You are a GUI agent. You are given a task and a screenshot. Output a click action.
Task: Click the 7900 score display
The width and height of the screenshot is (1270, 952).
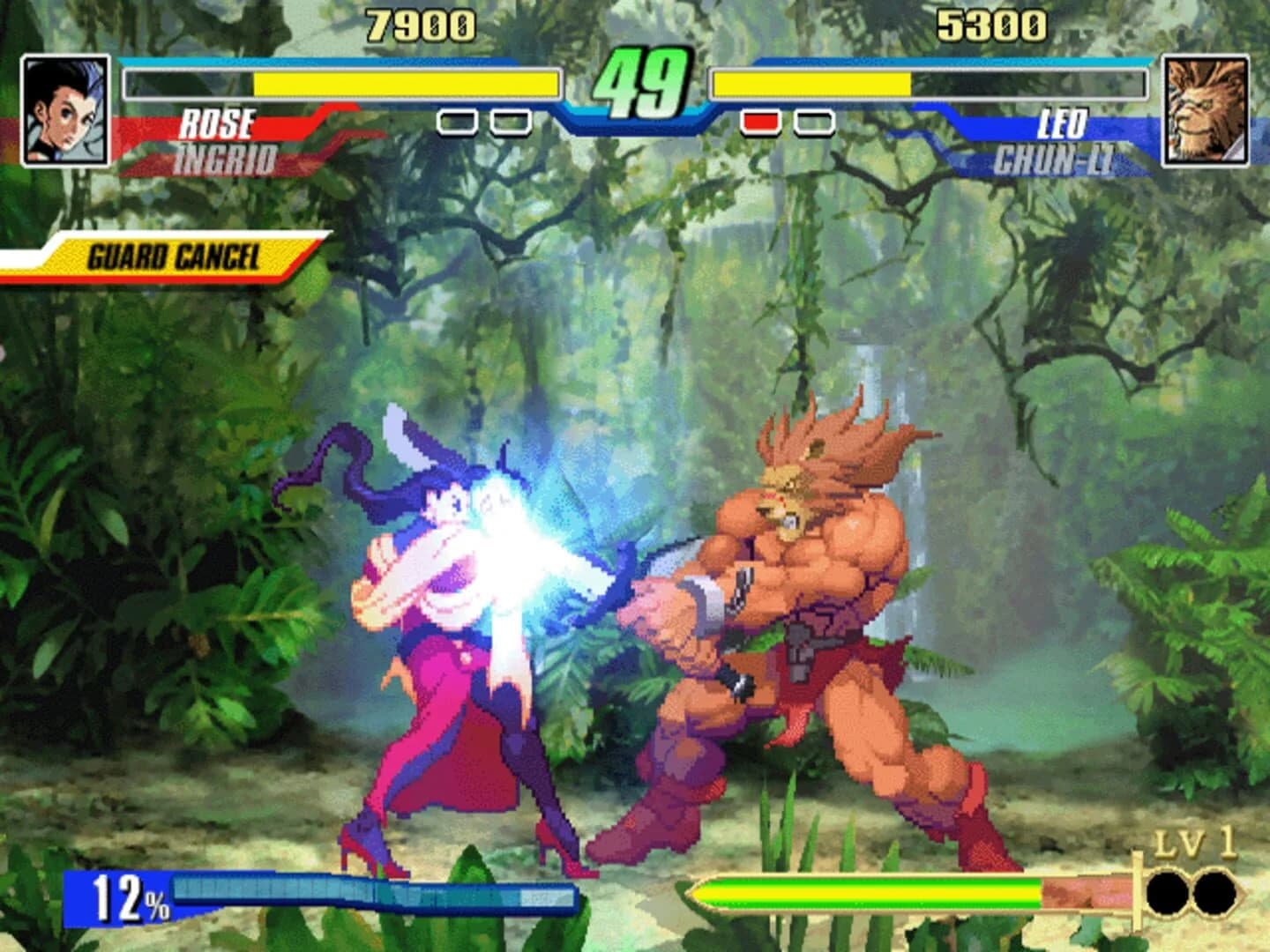tap(422, 23)
